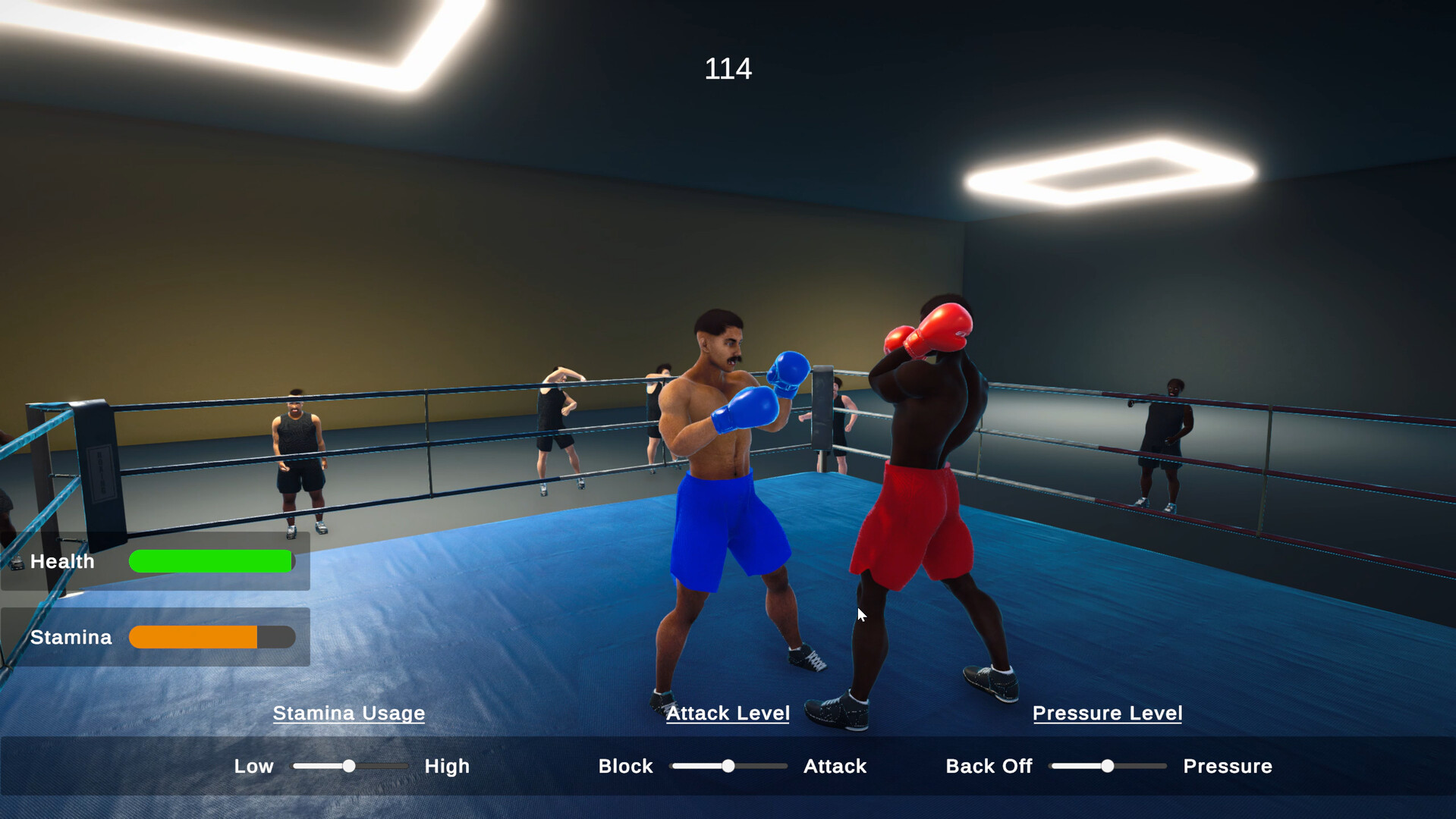
Task: Click High on the Stamina Usage slider
Action: tap(446, 766)
